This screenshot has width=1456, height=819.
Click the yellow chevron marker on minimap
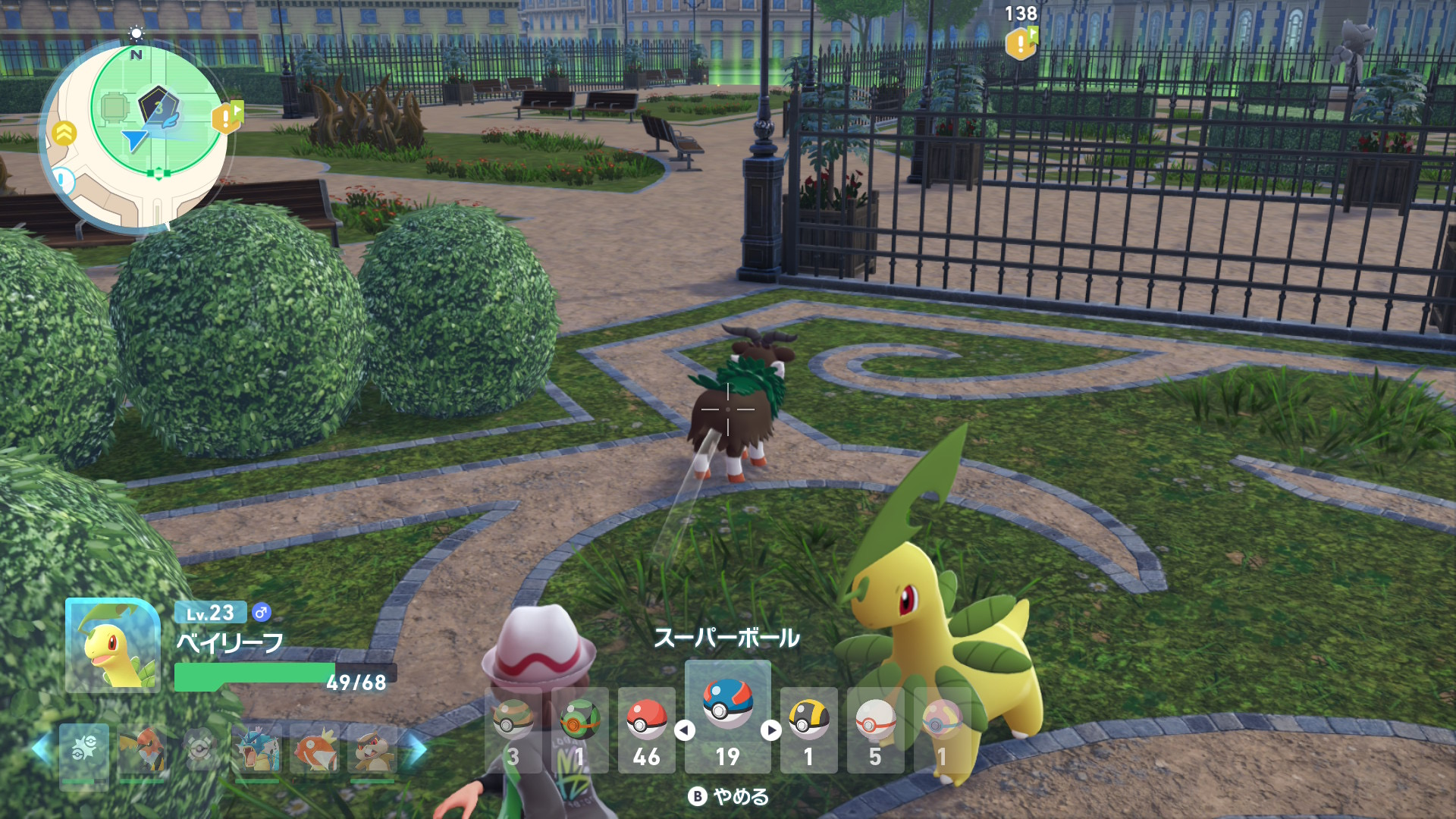coord(65,133)
